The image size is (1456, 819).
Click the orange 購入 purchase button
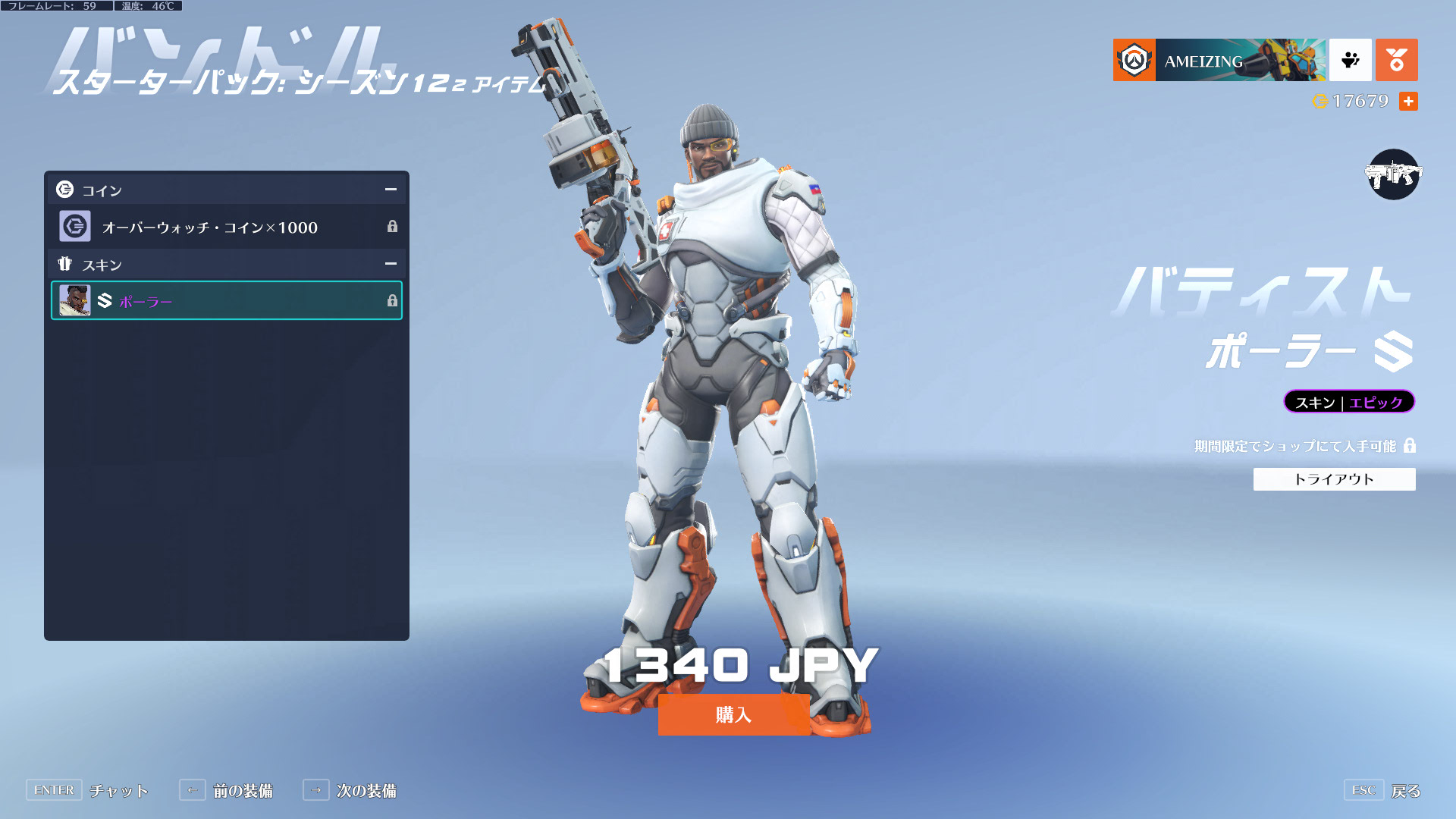click(x=733, y=714)
